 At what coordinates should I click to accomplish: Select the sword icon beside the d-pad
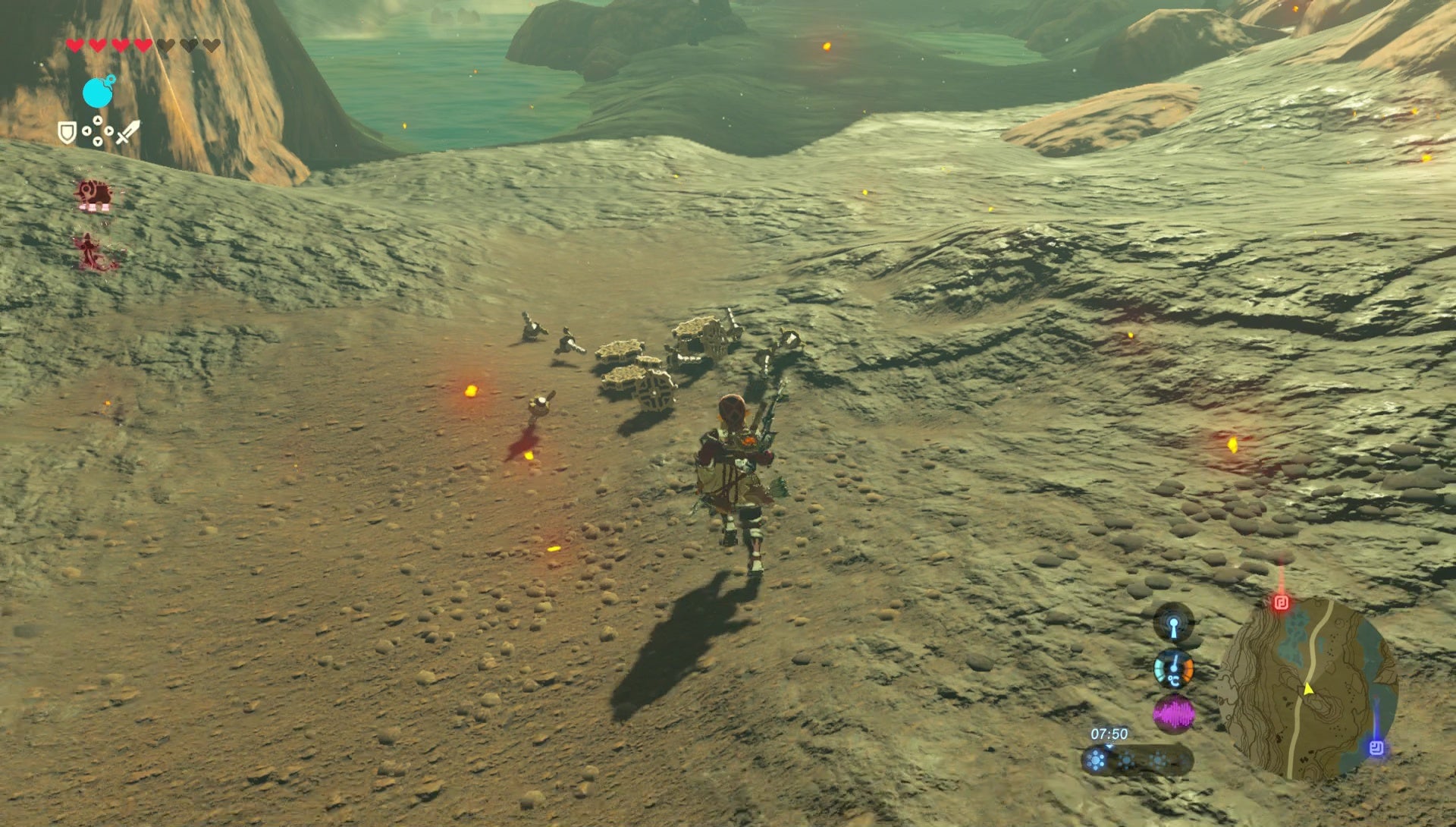pos(128,131)
